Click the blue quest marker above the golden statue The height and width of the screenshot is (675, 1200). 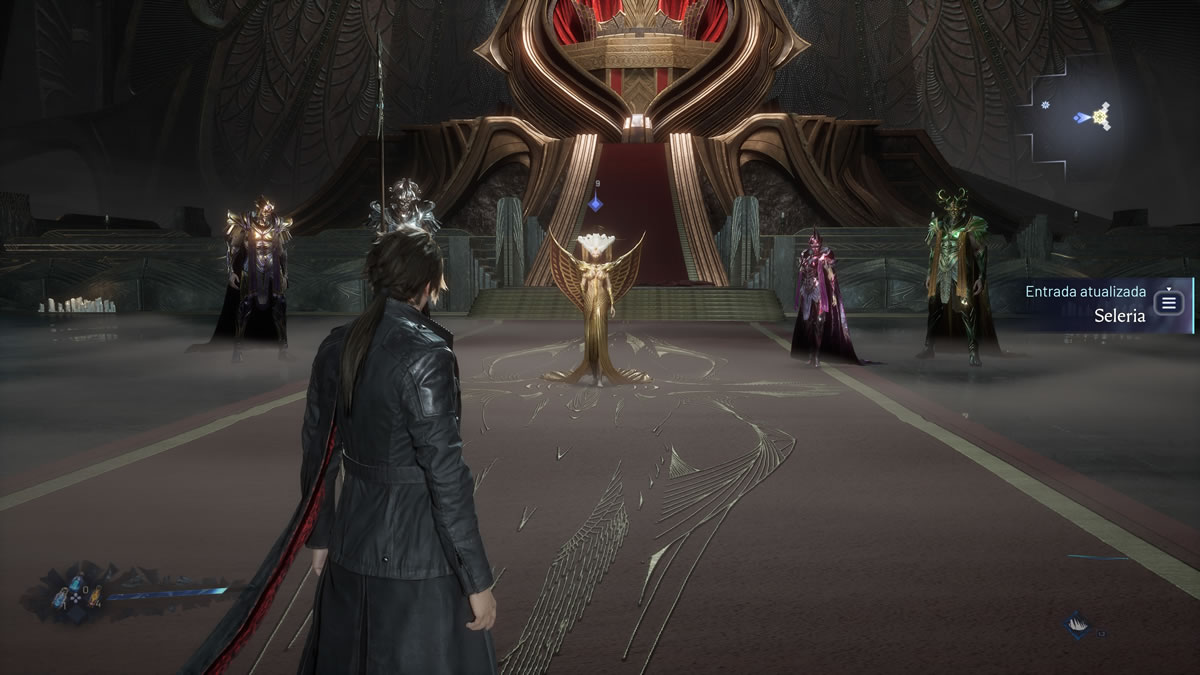point(595,203)
